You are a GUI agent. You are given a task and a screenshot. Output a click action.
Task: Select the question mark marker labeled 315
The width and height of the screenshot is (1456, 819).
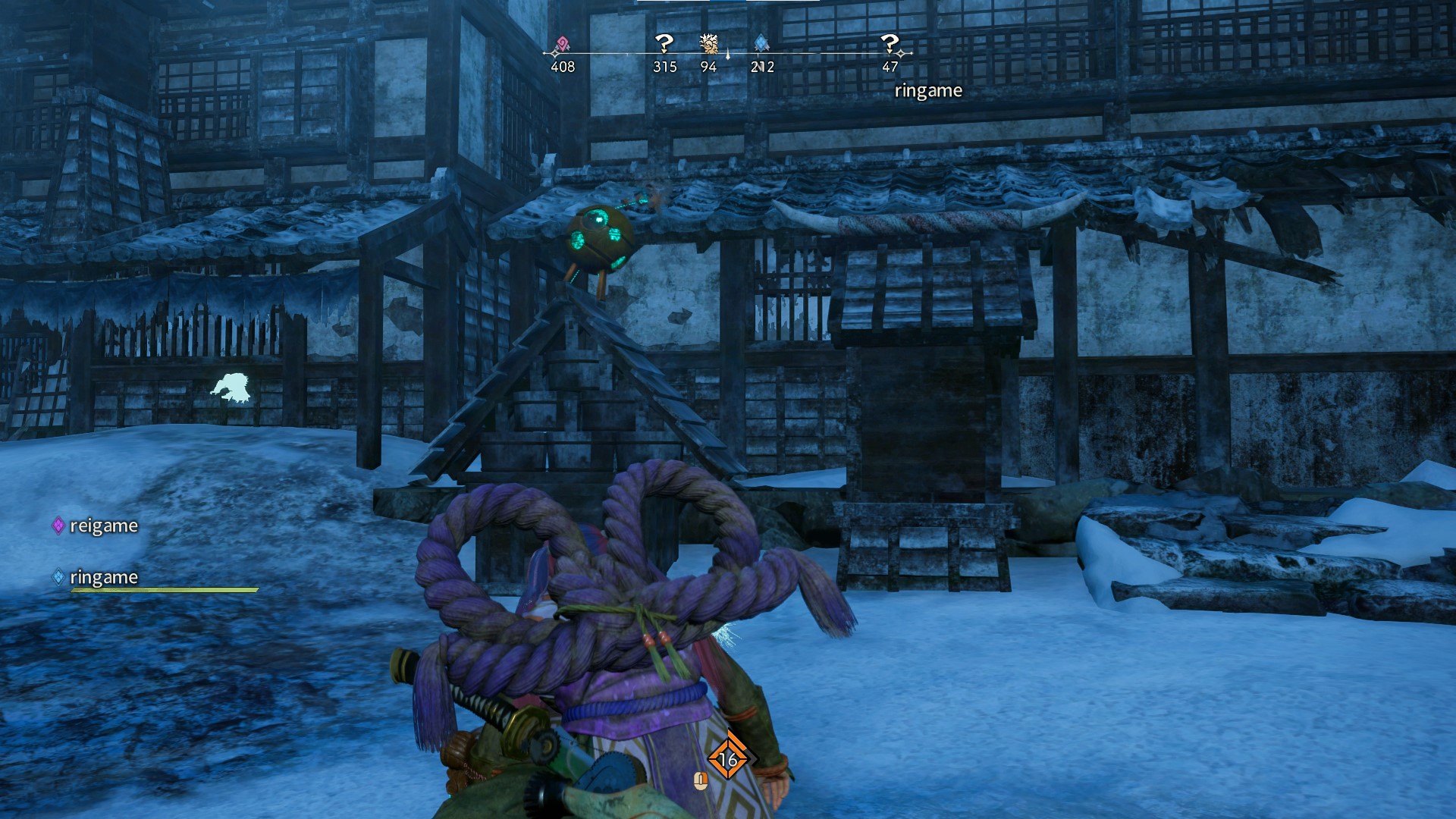pos(664,44)
